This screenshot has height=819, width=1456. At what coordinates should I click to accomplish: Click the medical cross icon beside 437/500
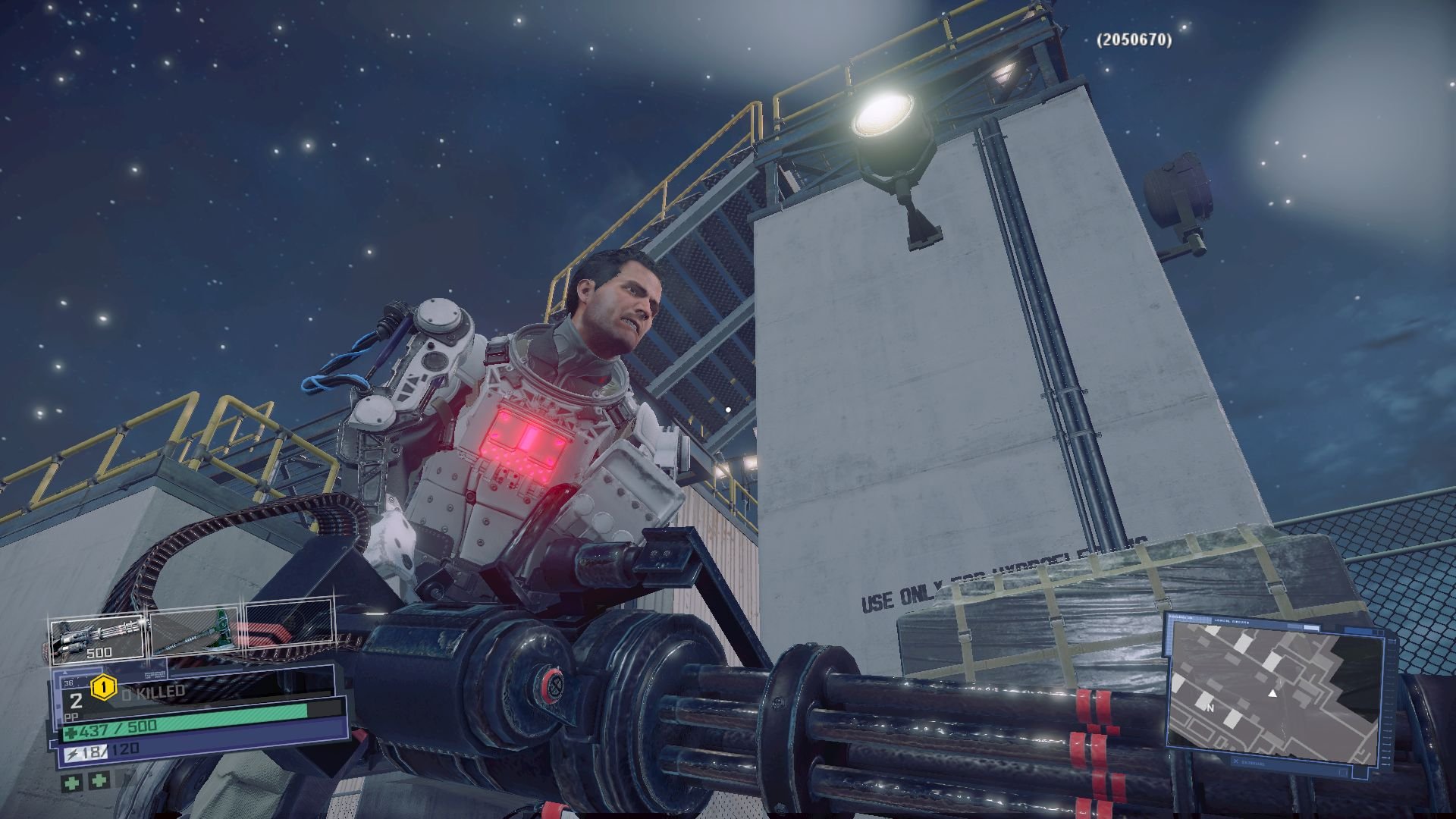(x=71, y=730)
